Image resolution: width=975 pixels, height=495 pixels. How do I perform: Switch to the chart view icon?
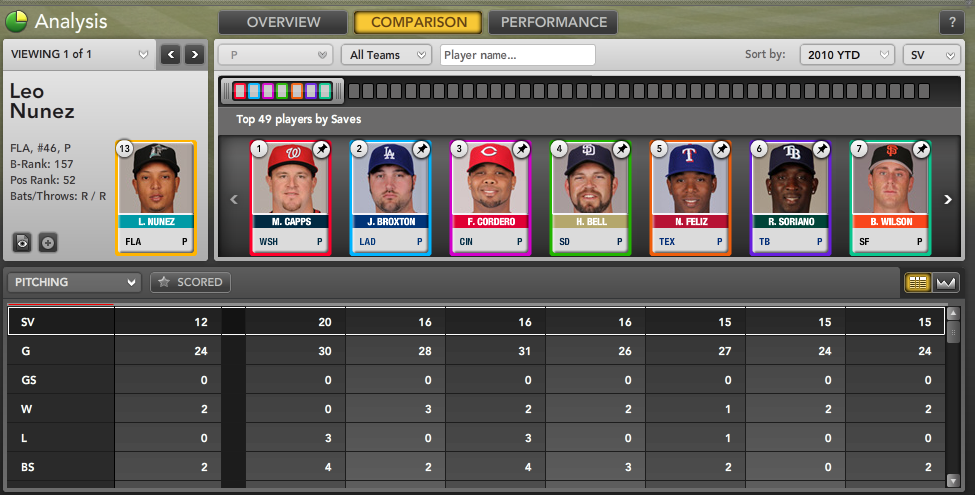pyautogui.click(x=945, y=283)
